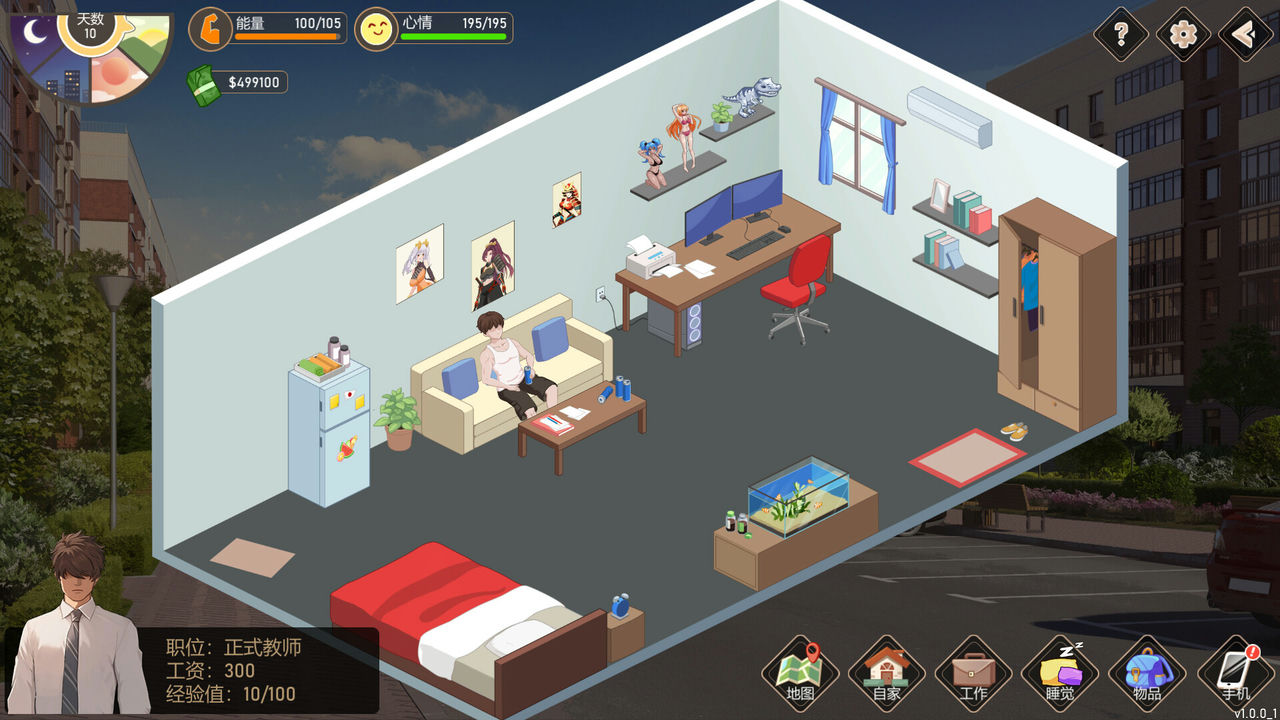The image size is (1280, 720).
Task: Click the green money banknote icon
Action: click(202, 82)
